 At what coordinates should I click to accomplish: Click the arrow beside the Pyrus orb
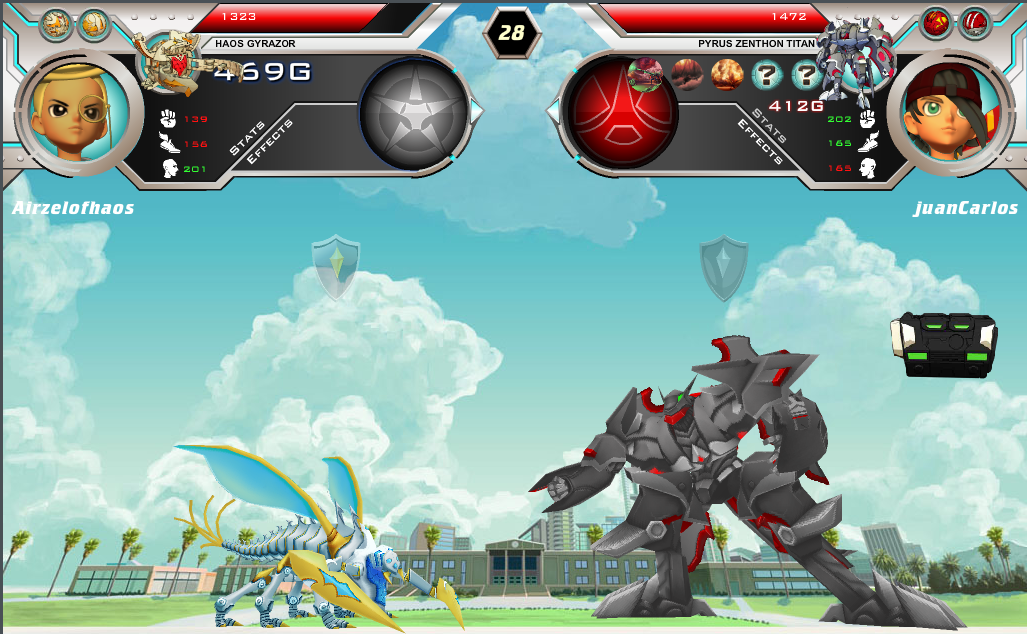(x=551, y=110)
